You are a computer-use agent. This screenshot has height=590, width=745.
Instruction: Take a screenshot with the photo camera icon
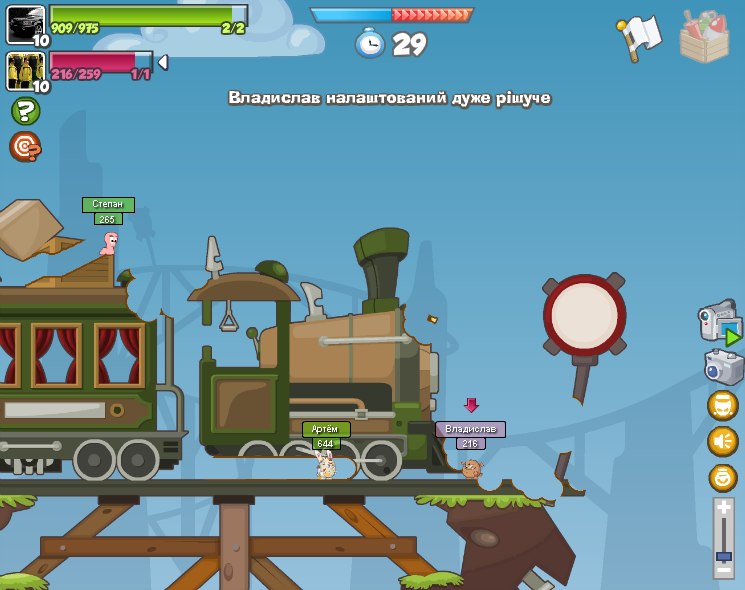point(723,367)
